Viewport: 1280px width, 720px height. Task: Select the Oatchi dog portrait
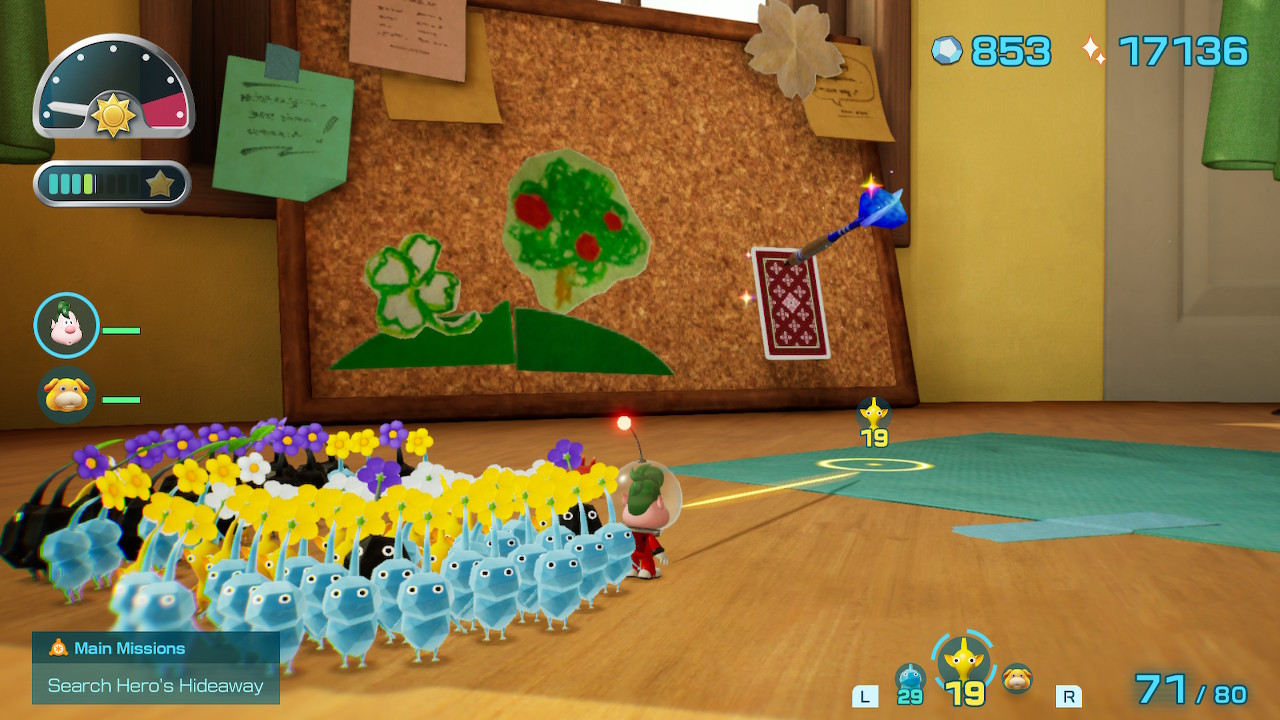click(x=67, y=395)
